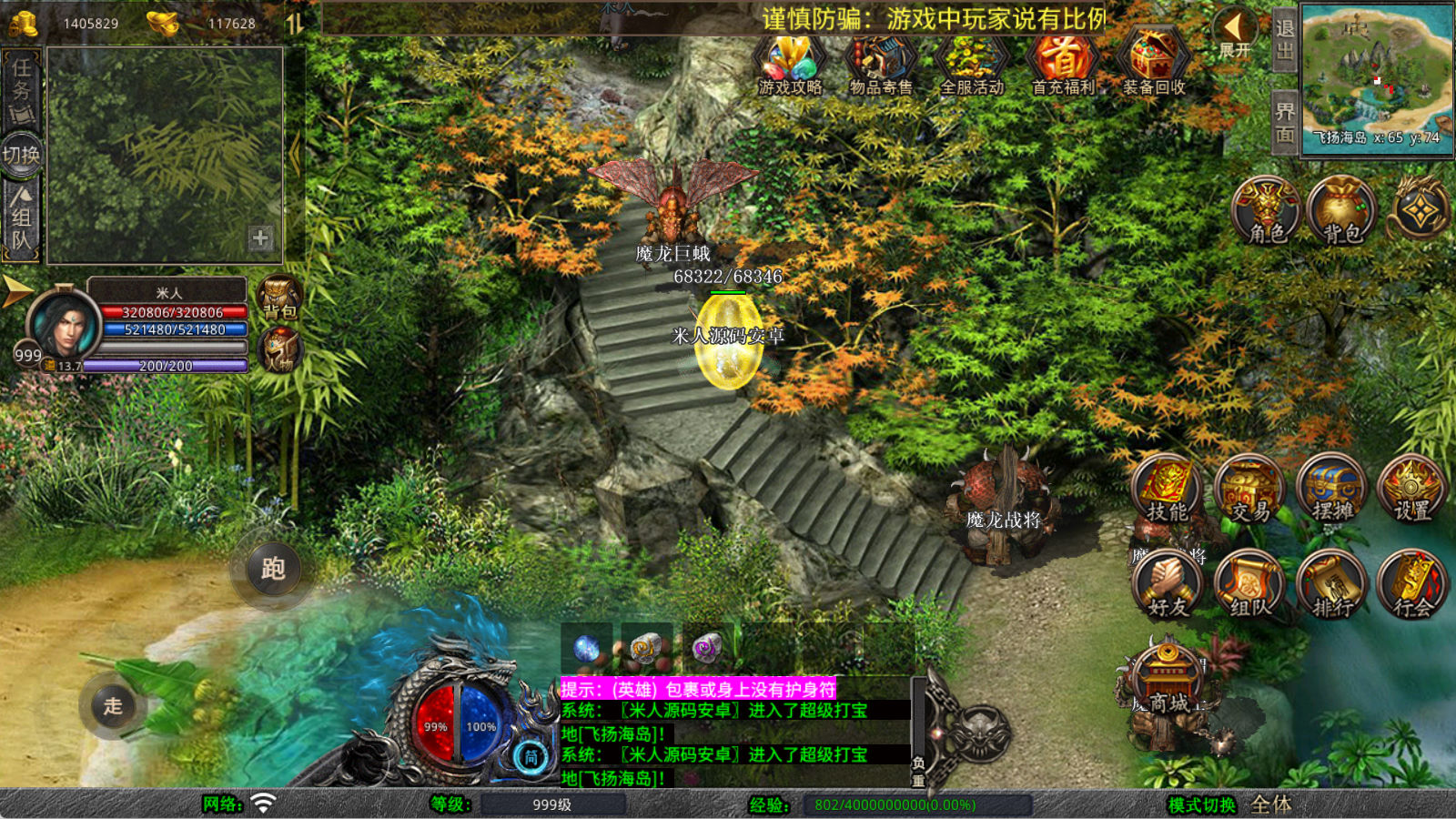The height and width of the screenshot is (819, 1456).
Task: Tap the 跑 run button
Action: point(273,570)
